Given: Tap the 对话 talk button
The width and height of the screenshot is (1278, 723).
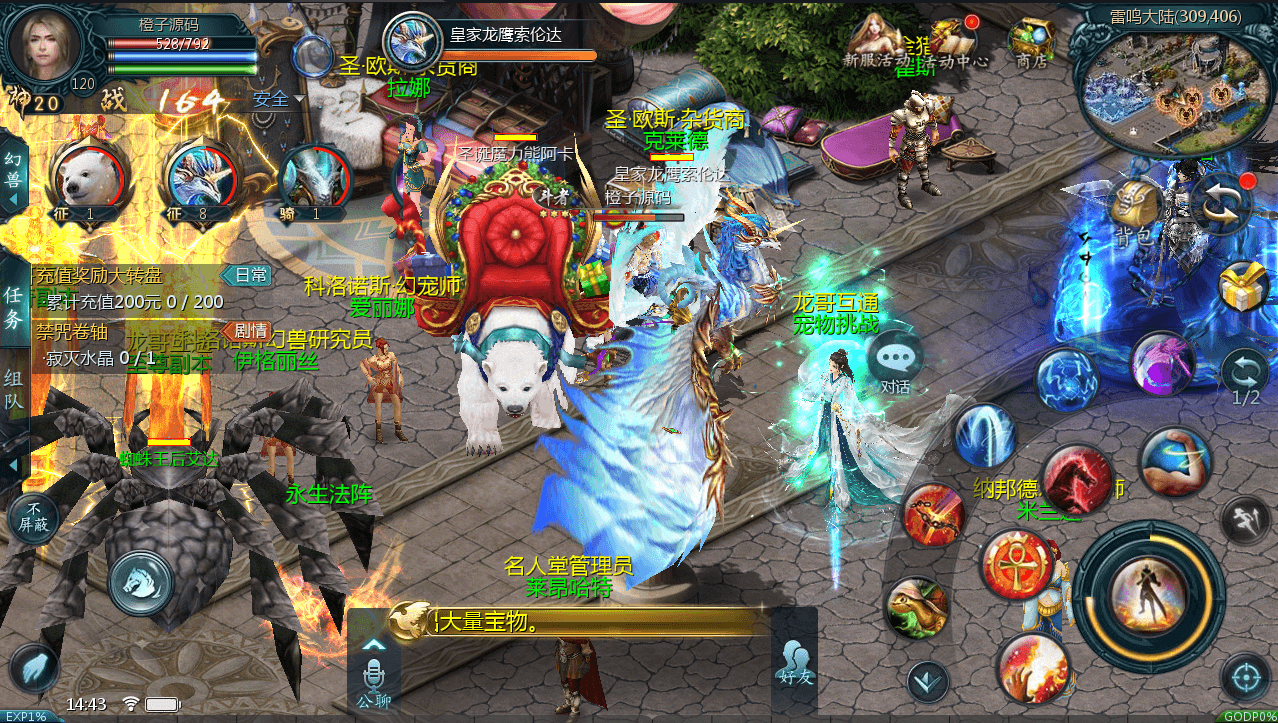Looking at the screenshot, I should pos(895,361).
